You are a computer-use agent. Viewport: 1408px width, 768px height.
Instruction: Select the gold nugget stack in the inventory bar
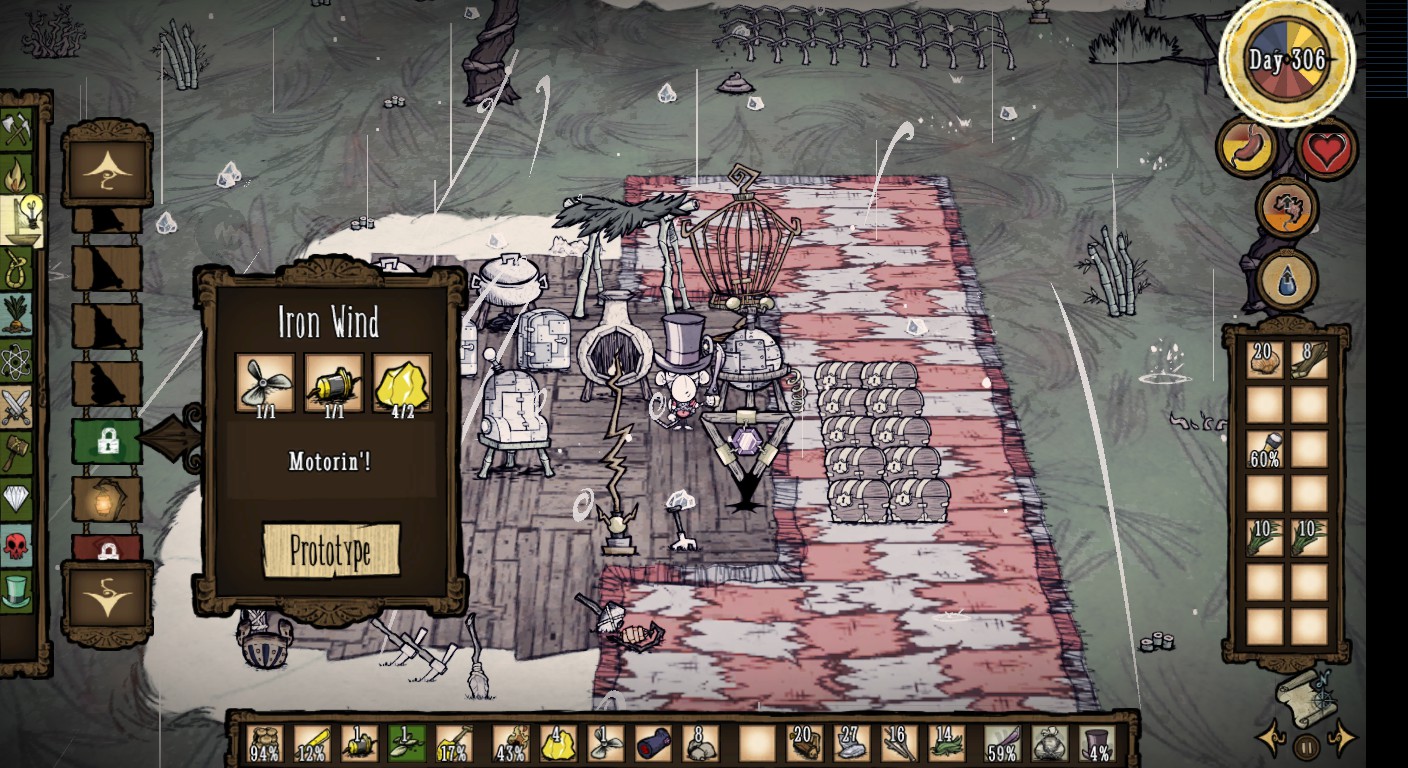tap(558, 744)
